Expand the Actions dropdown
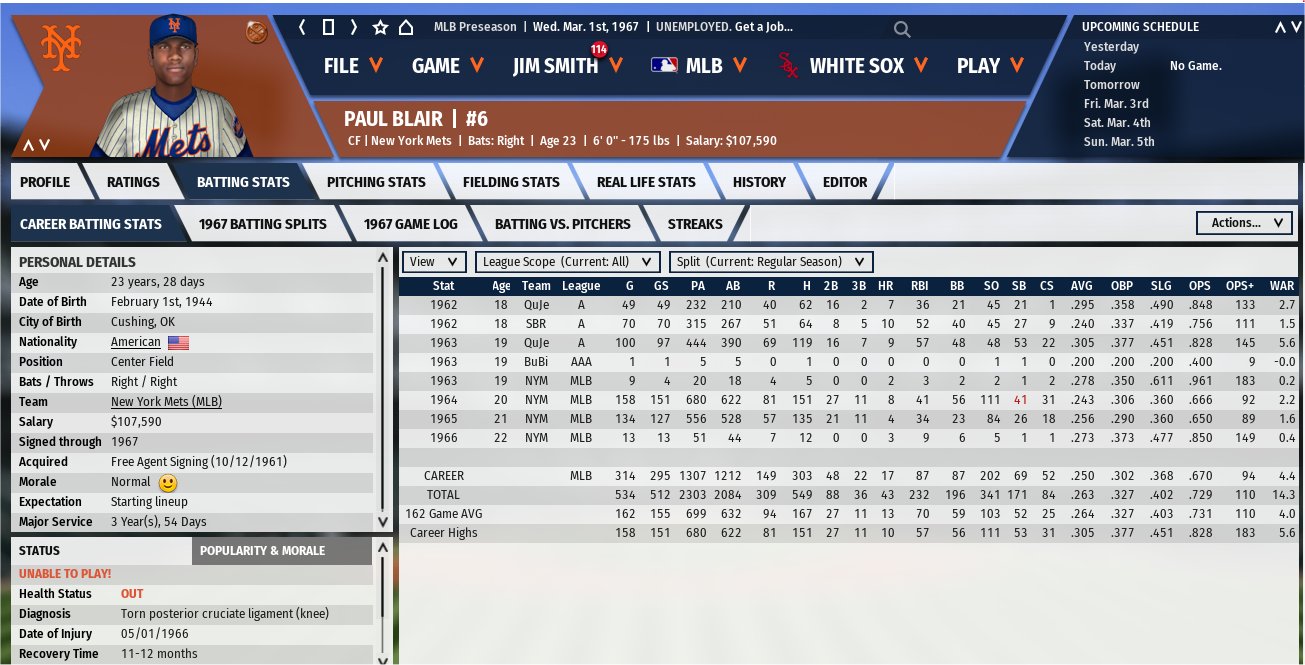Screen dimensions: 1305x665 pyautogui.click(x=1244, y=223)
